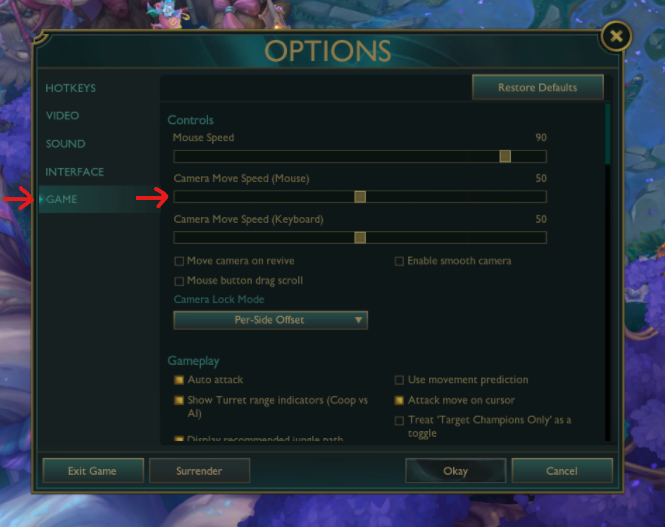The height and width of the screenshot is (527, 665).
Task: Enable Use movement prediction
Action: (x=400, y=381)
